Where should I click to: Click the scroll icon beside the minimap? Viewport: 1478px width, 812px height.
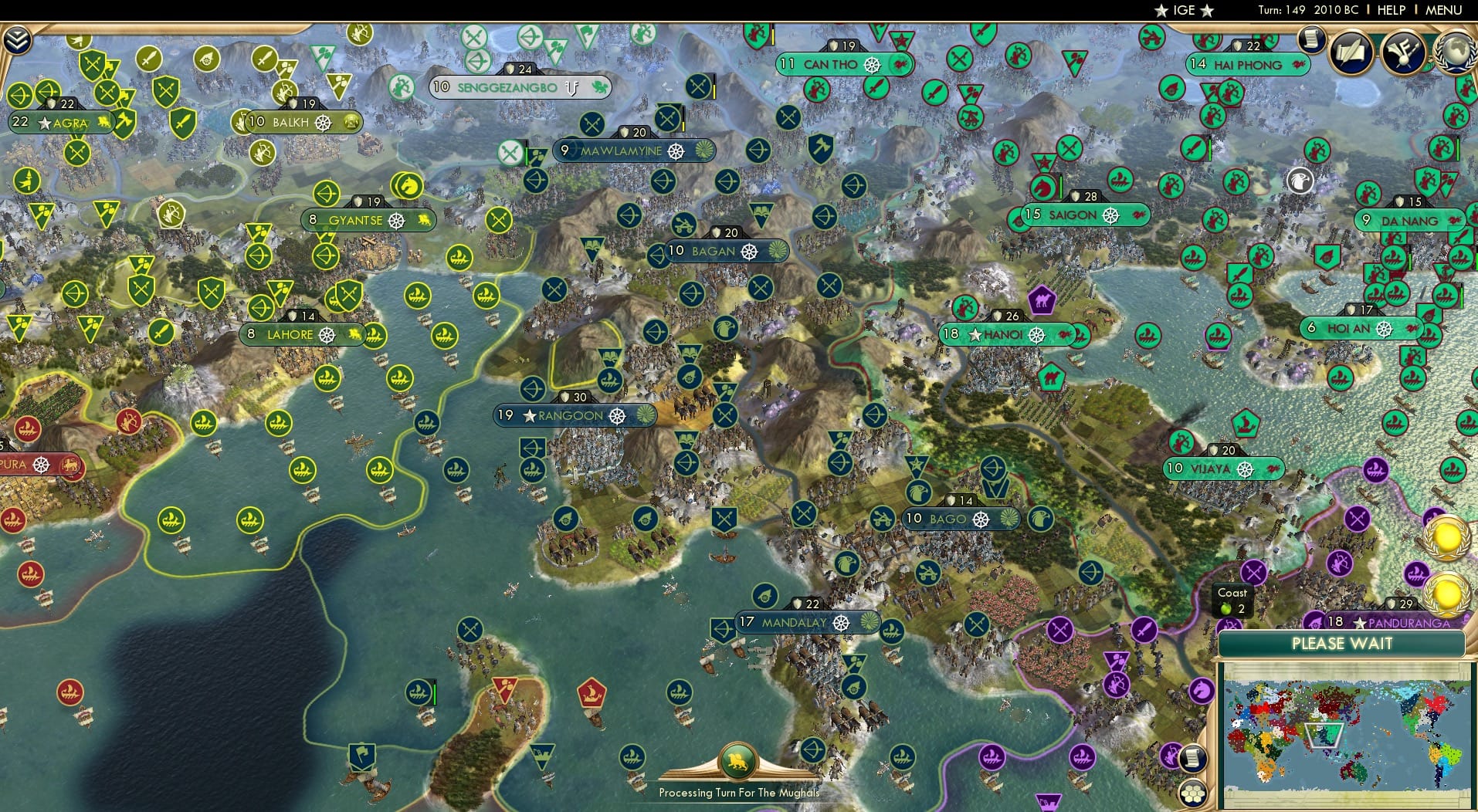[x=1192, y=759]
